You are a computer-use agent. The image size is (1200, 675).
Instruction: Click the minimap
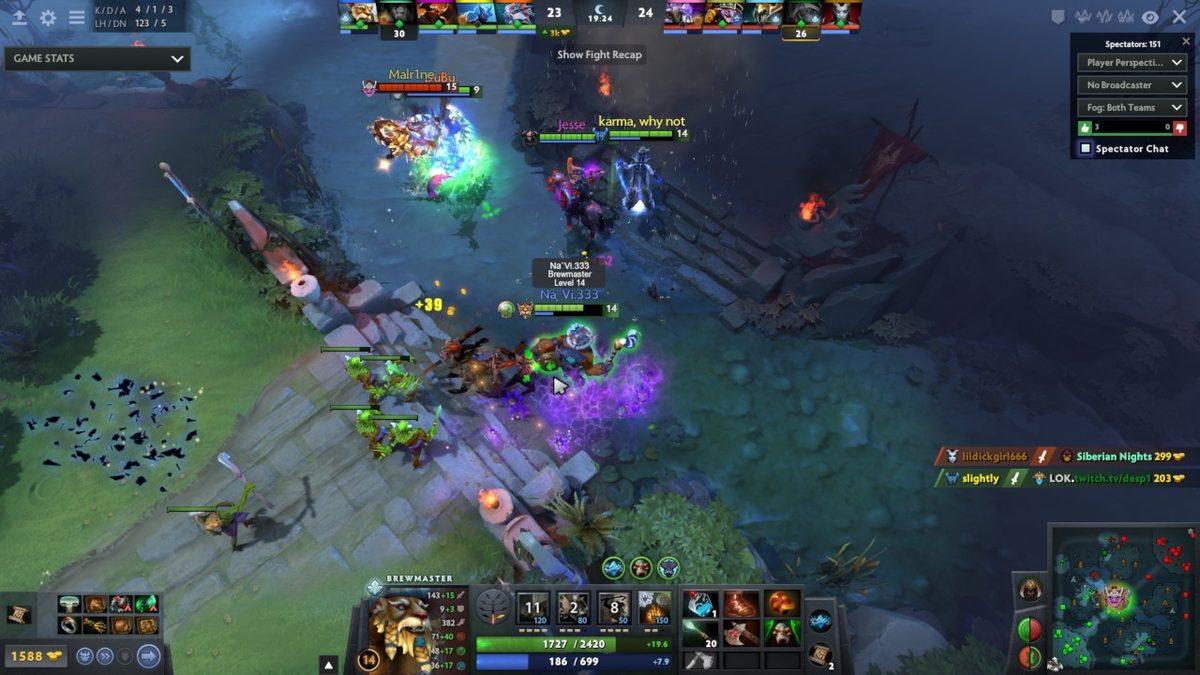pos(1118,600)
